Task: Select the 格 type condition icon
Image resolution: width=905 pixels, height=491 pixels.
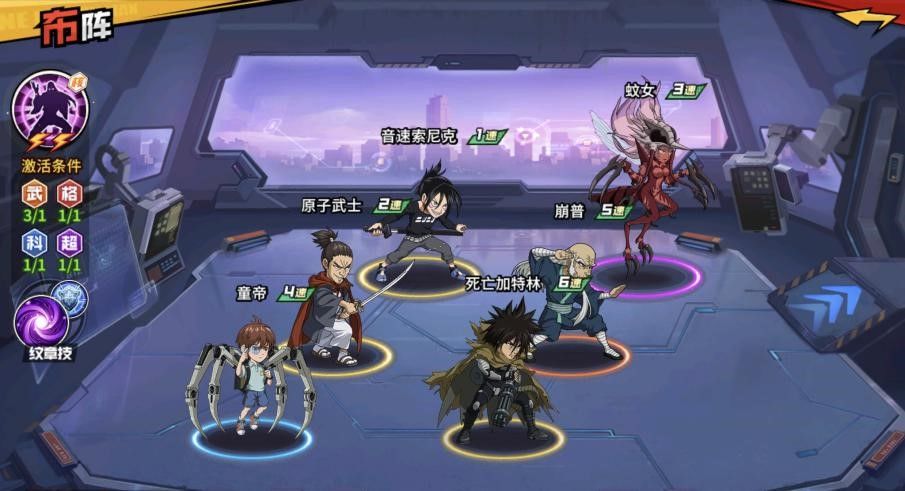Action: tap(68, 193)
